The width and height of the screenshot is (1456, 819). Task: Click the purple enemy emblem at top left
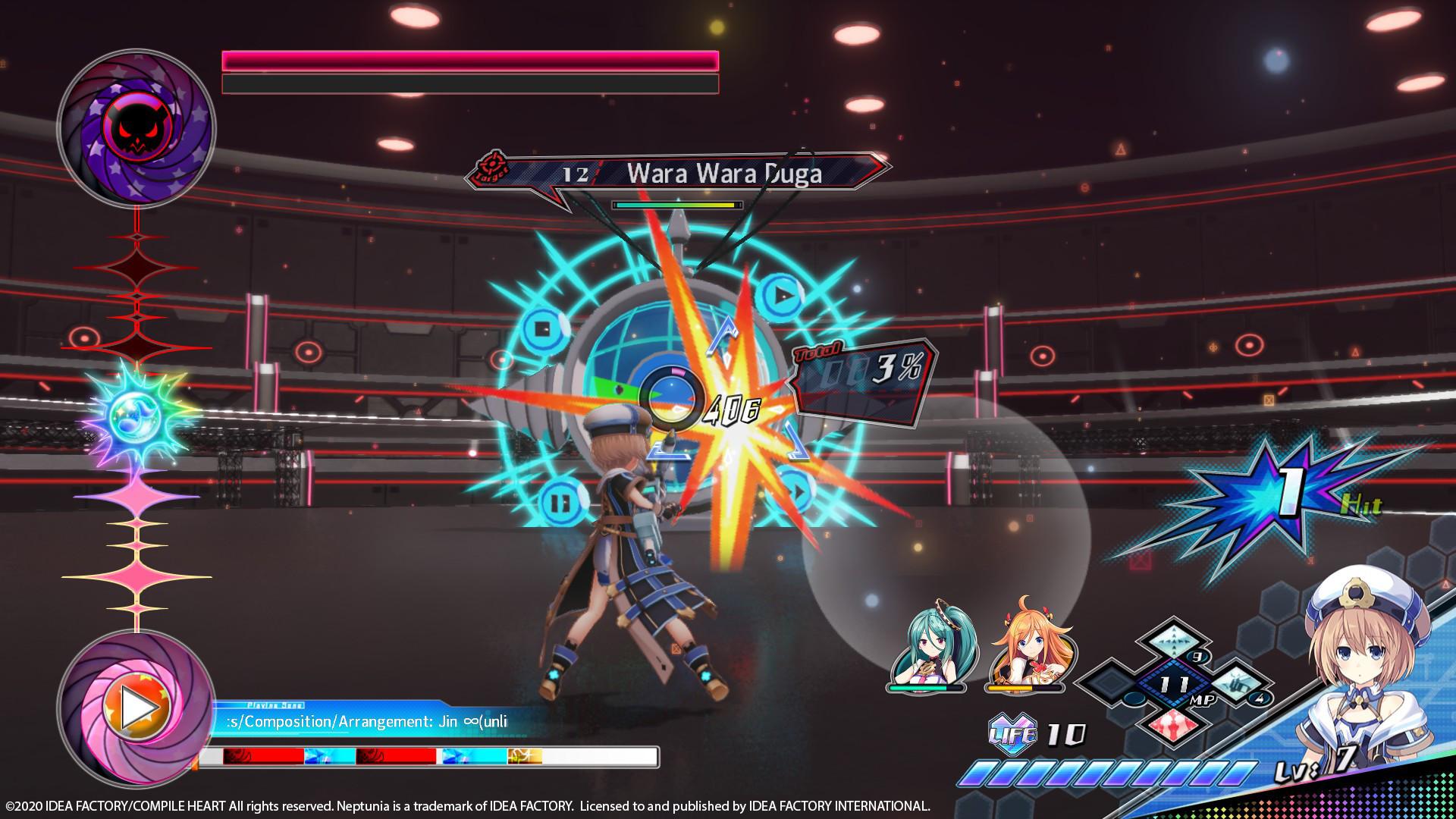tap(136, 127)
